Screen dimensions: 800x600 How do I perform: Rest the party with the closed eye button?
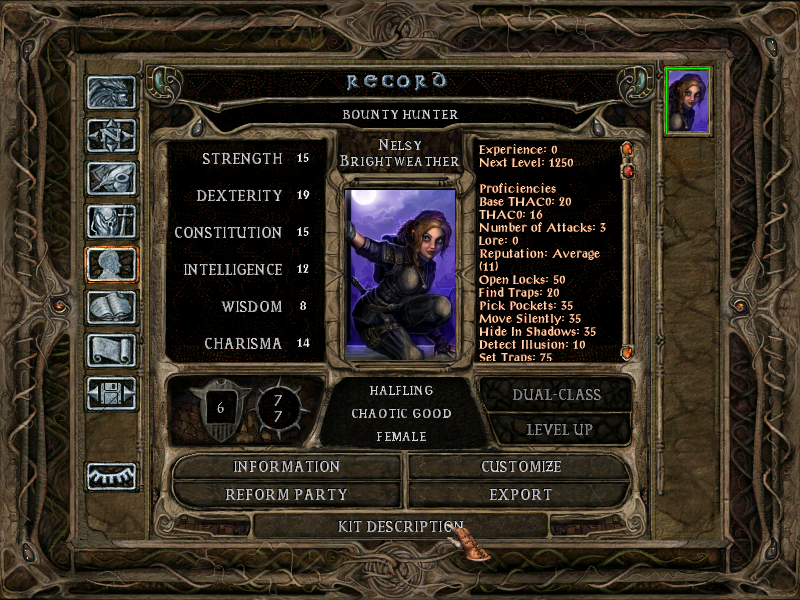tap(111, 476)
